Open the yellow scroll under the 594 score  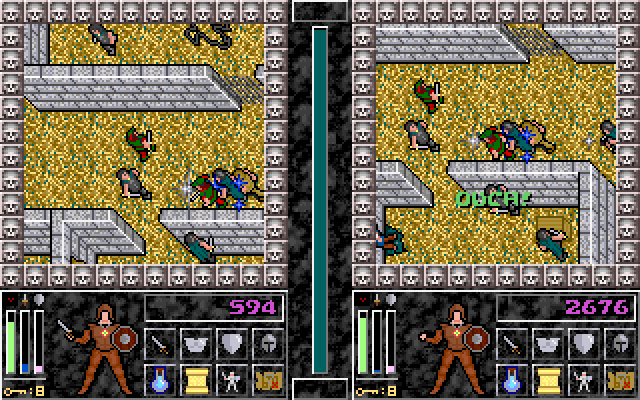pos(196,379)
